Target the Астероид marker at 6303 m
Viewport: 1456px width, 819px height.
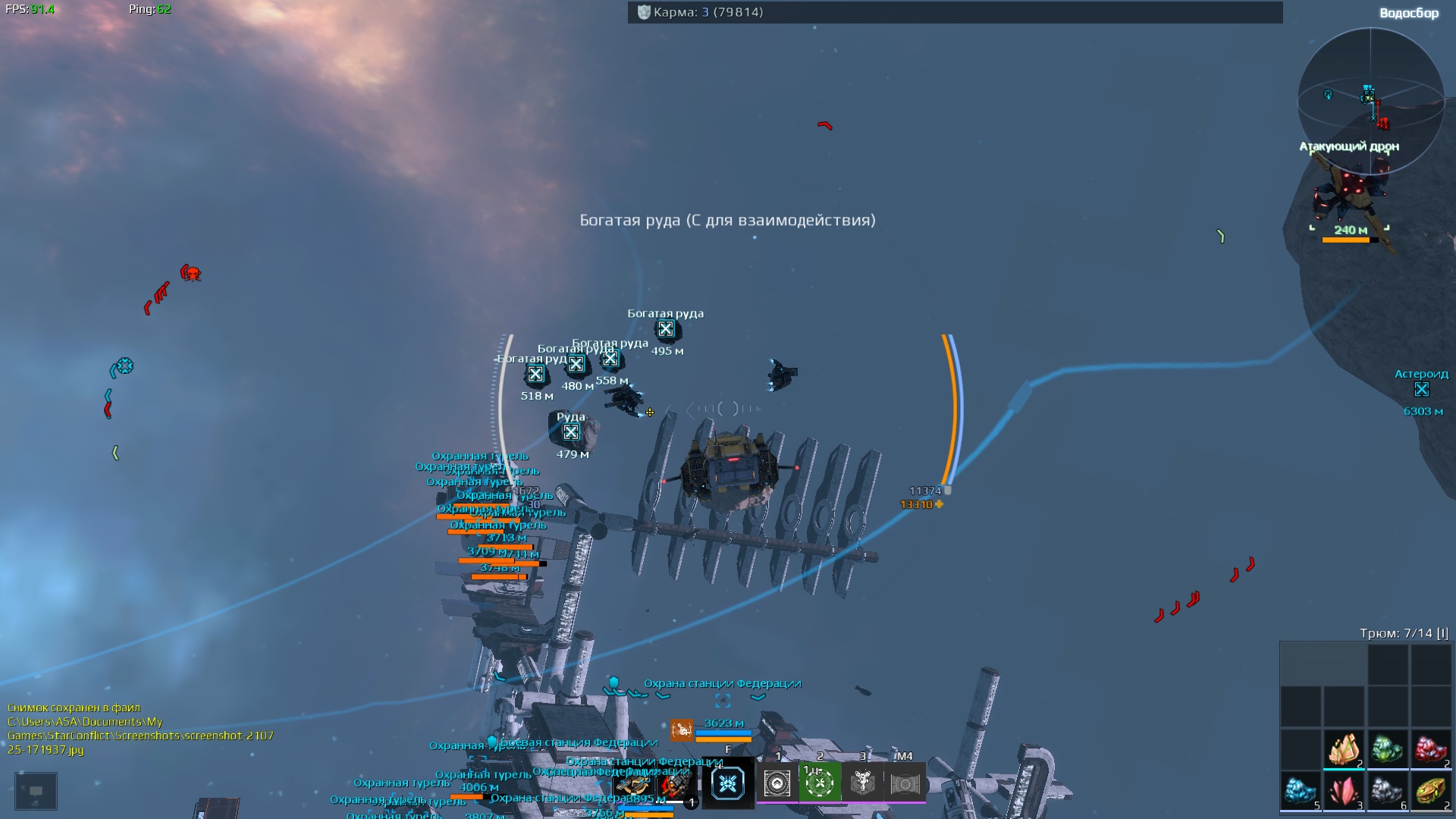1422,390
